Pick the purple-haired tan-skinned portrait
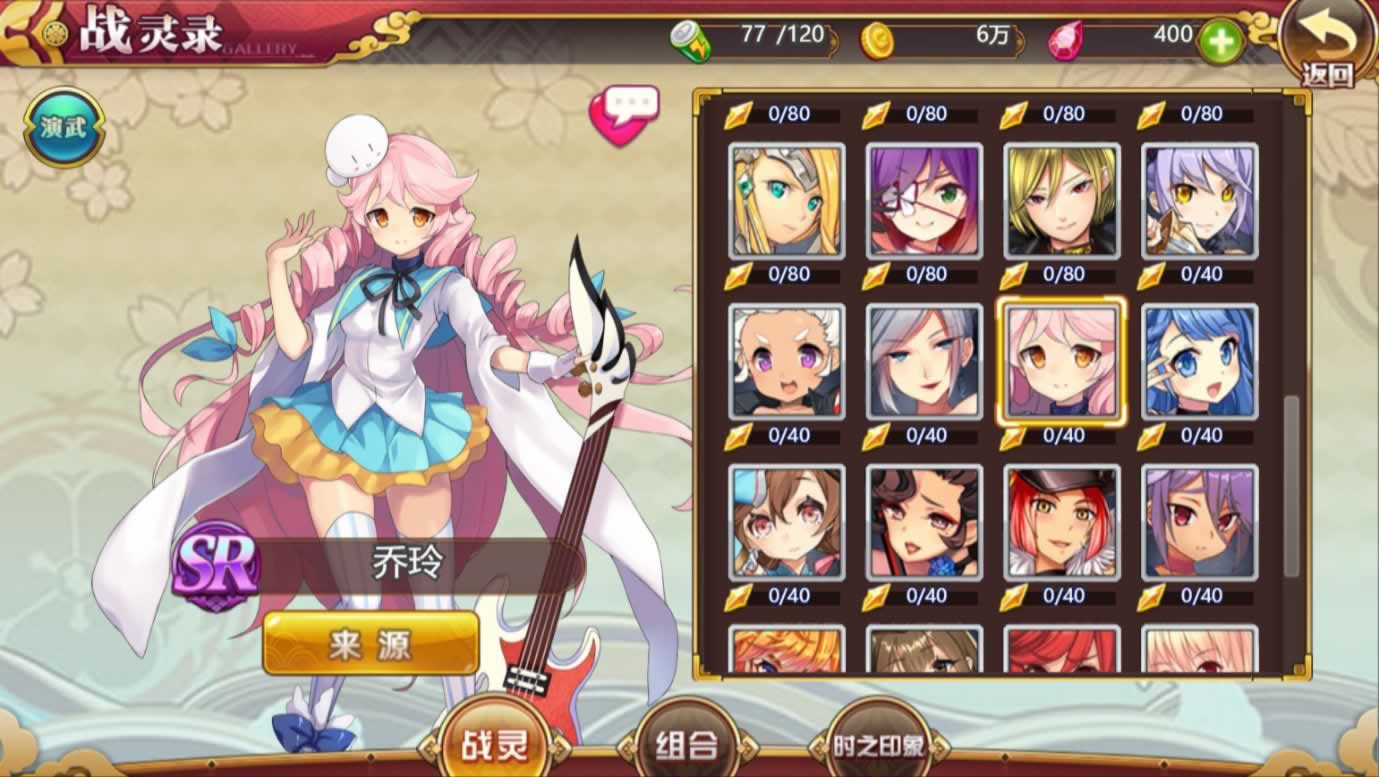 (x=1199, y=521)
